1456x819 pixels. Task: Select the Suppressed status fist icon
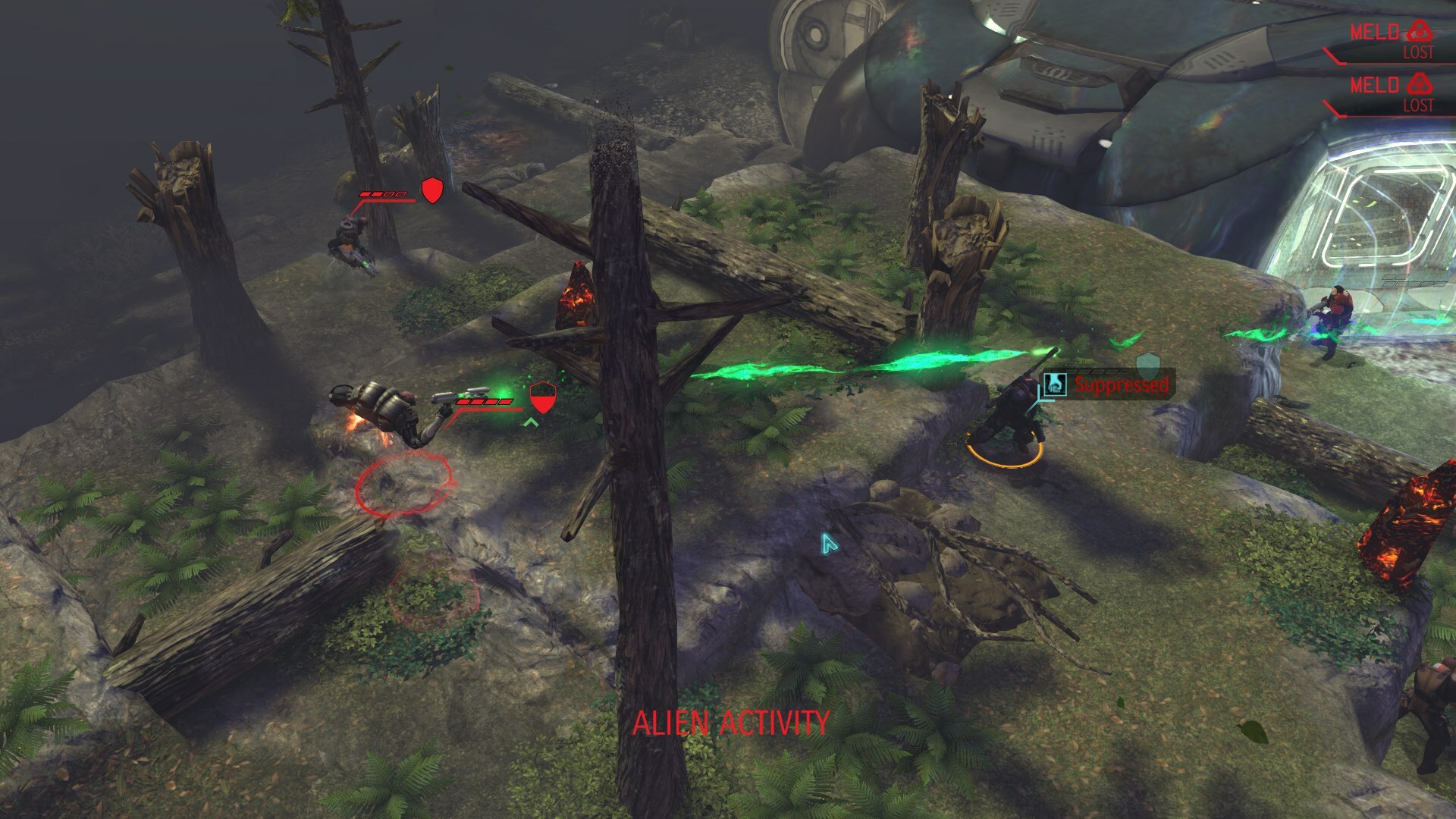pyautogui.click(x=1054, y=384)
